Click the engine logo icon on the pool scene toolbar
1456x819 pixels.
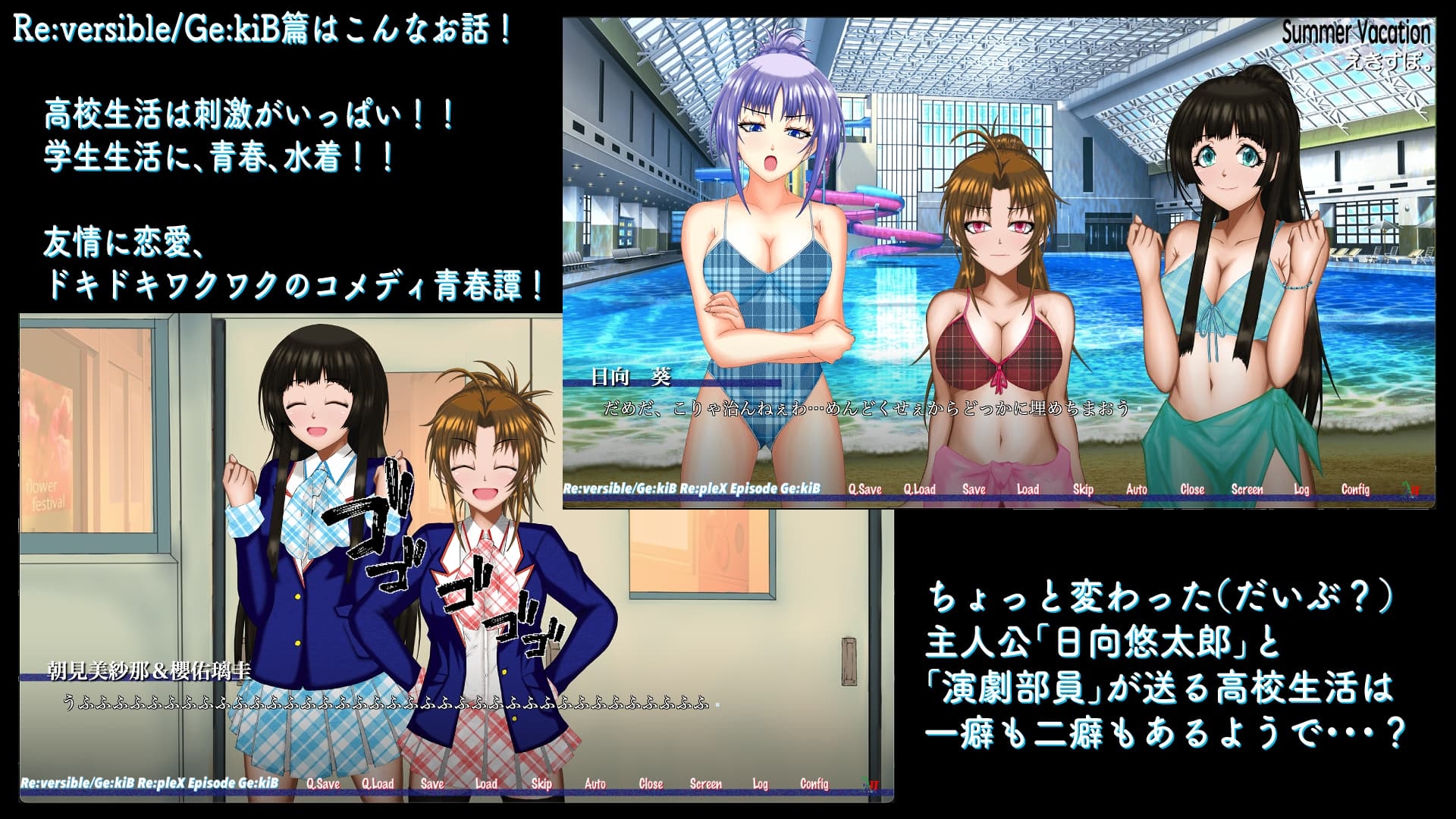(1412, 489)
